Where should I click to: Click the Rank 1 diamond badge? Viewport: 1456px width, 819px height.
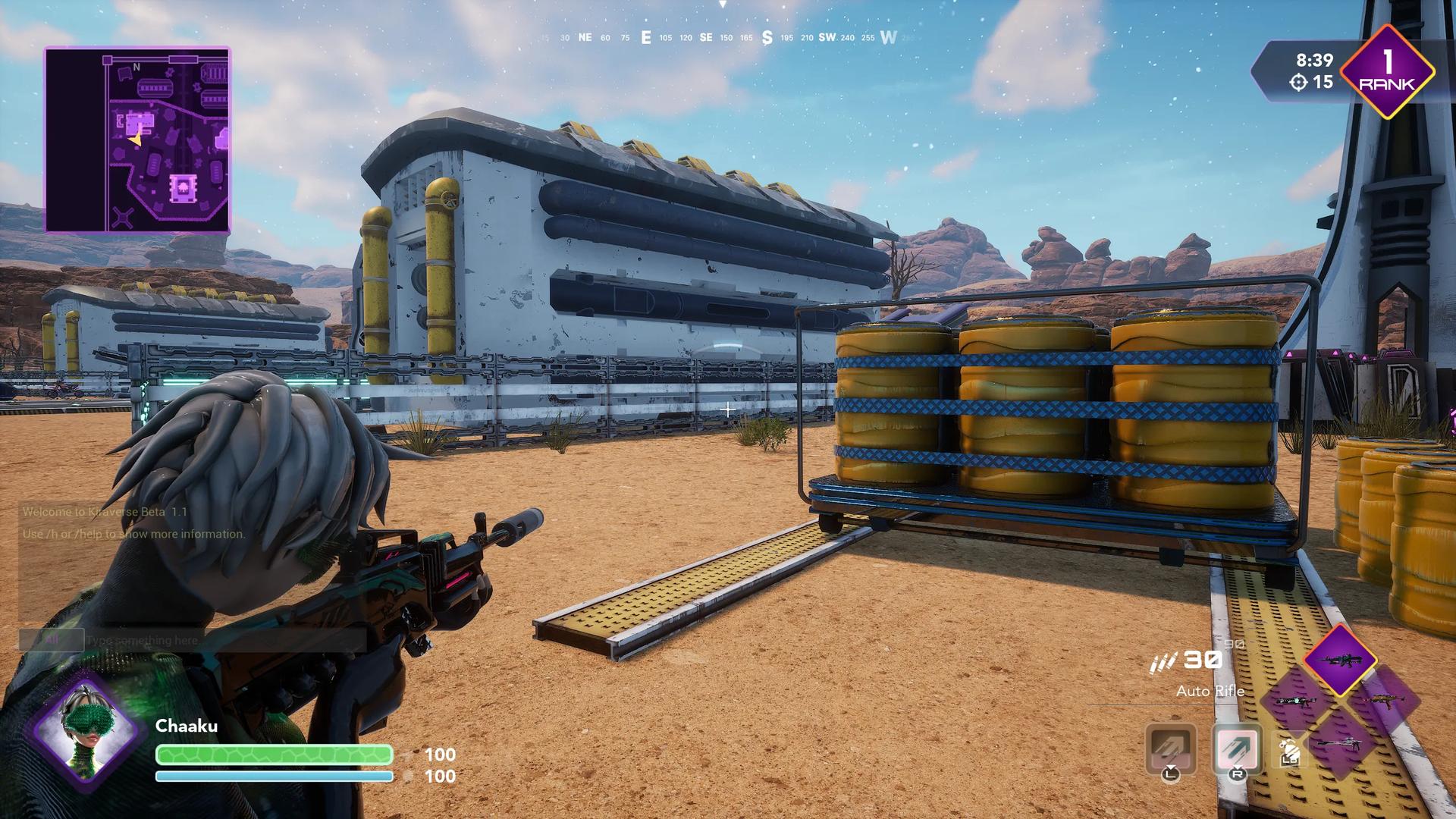pos(1387,73)
